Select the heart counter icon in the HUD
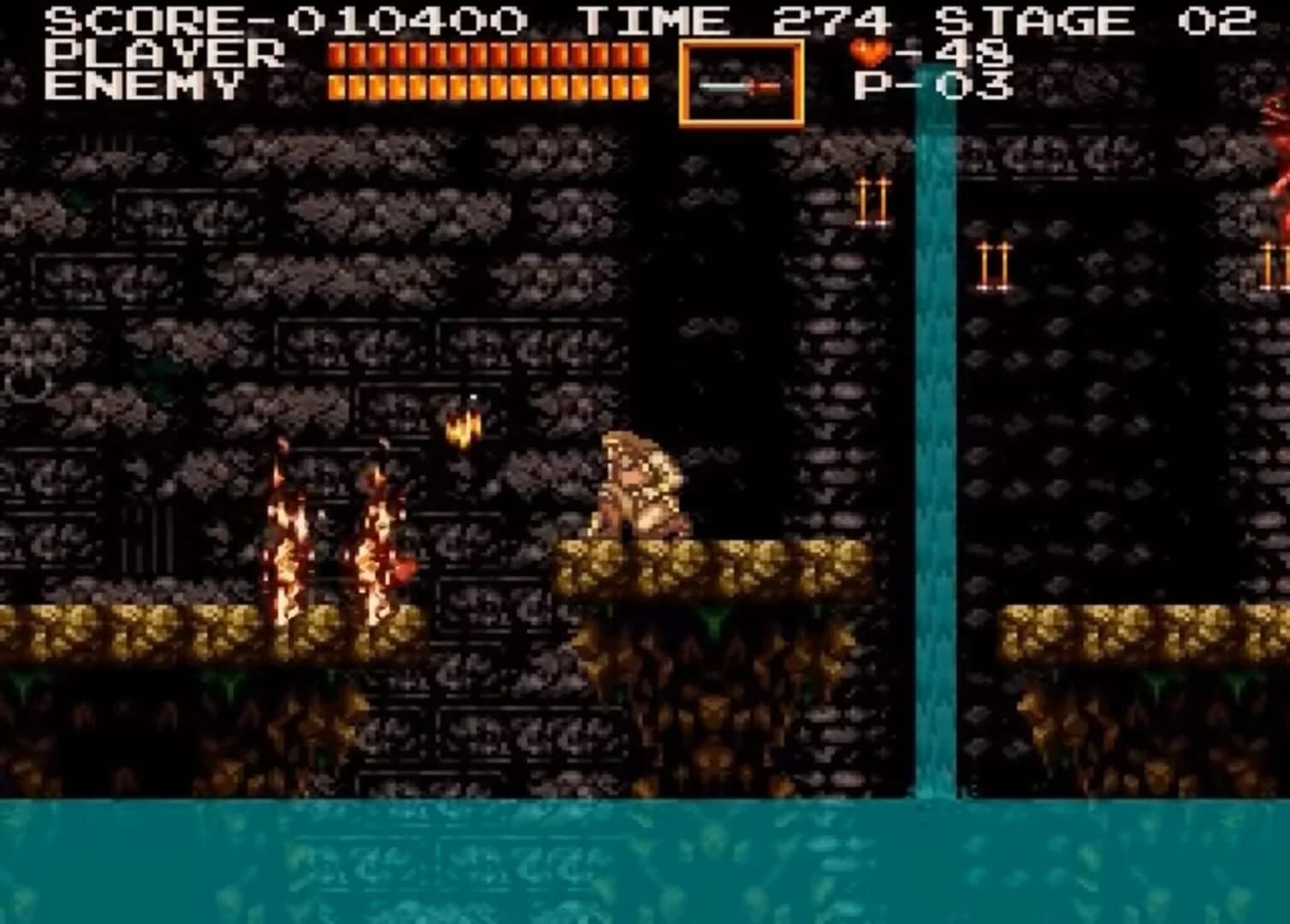1290x924 pixels. (869, 52)
